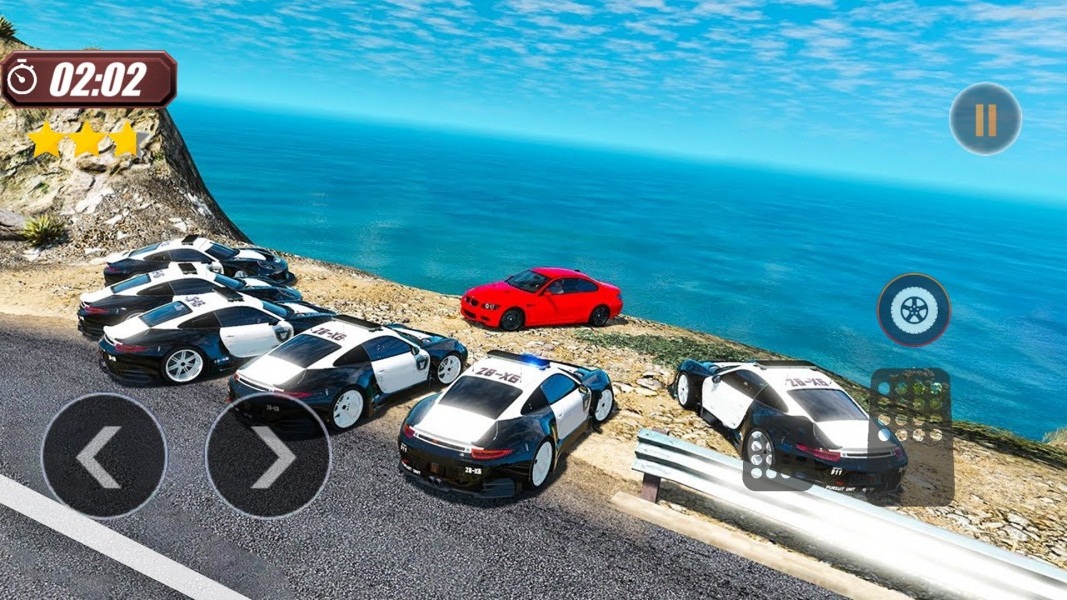Pause the game with the pause button
The width and height of the screenshot is (1067, 600).
(x=985, y=119)
